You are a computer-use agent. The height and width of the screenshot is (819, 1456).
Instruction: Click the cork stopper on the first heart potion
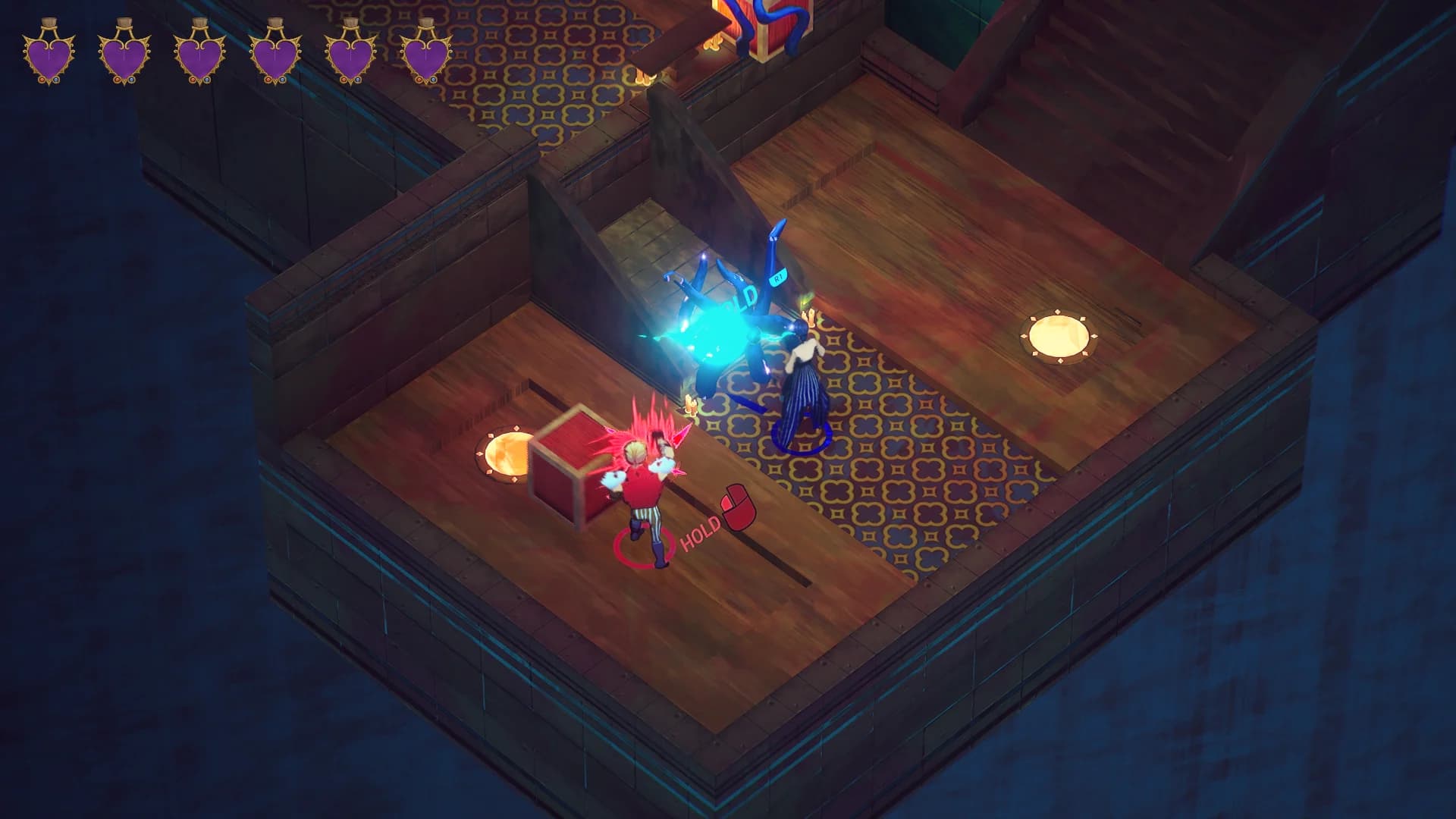point(49,23)
